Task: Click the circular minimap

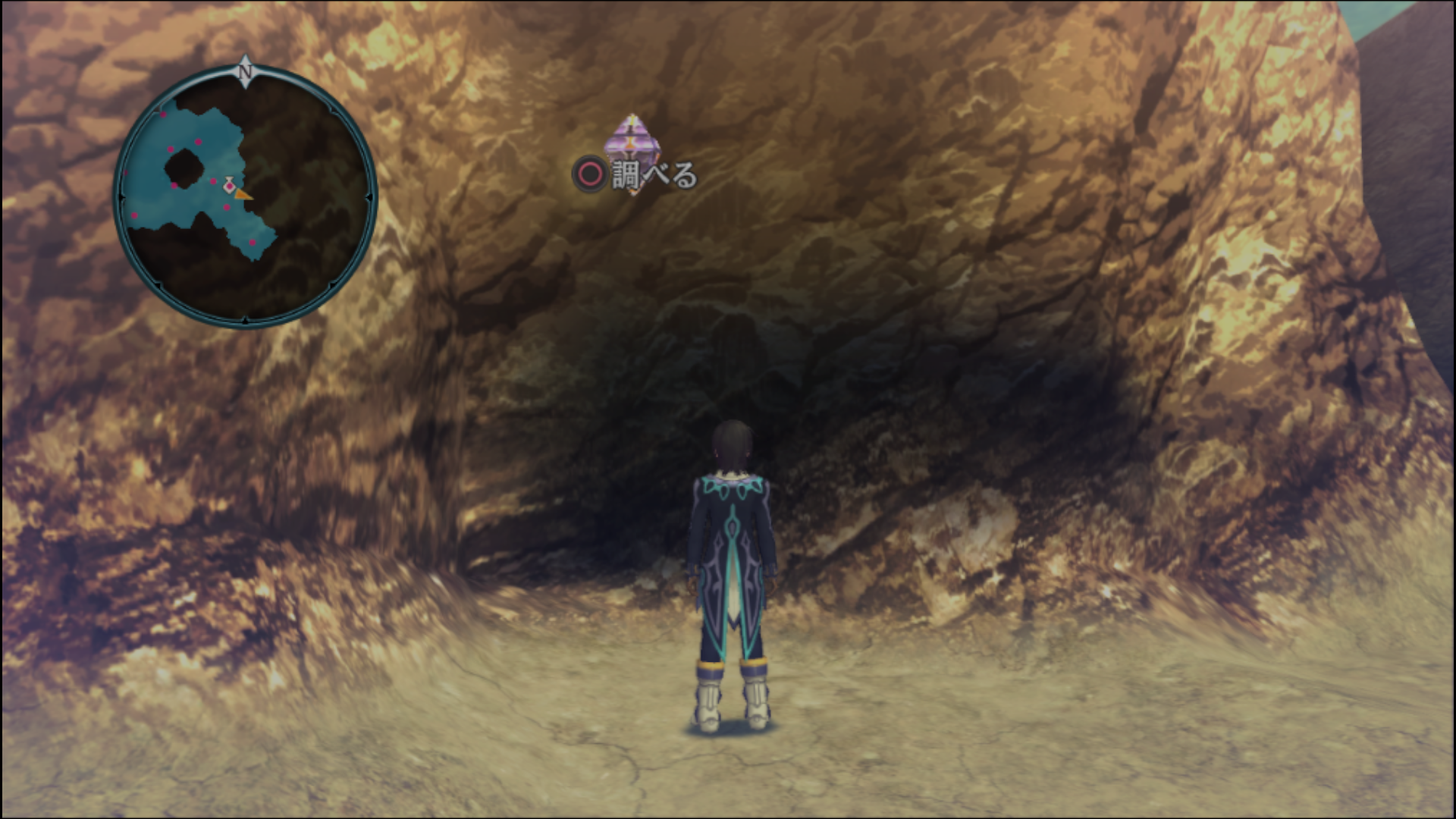Action: pos(245,197)
